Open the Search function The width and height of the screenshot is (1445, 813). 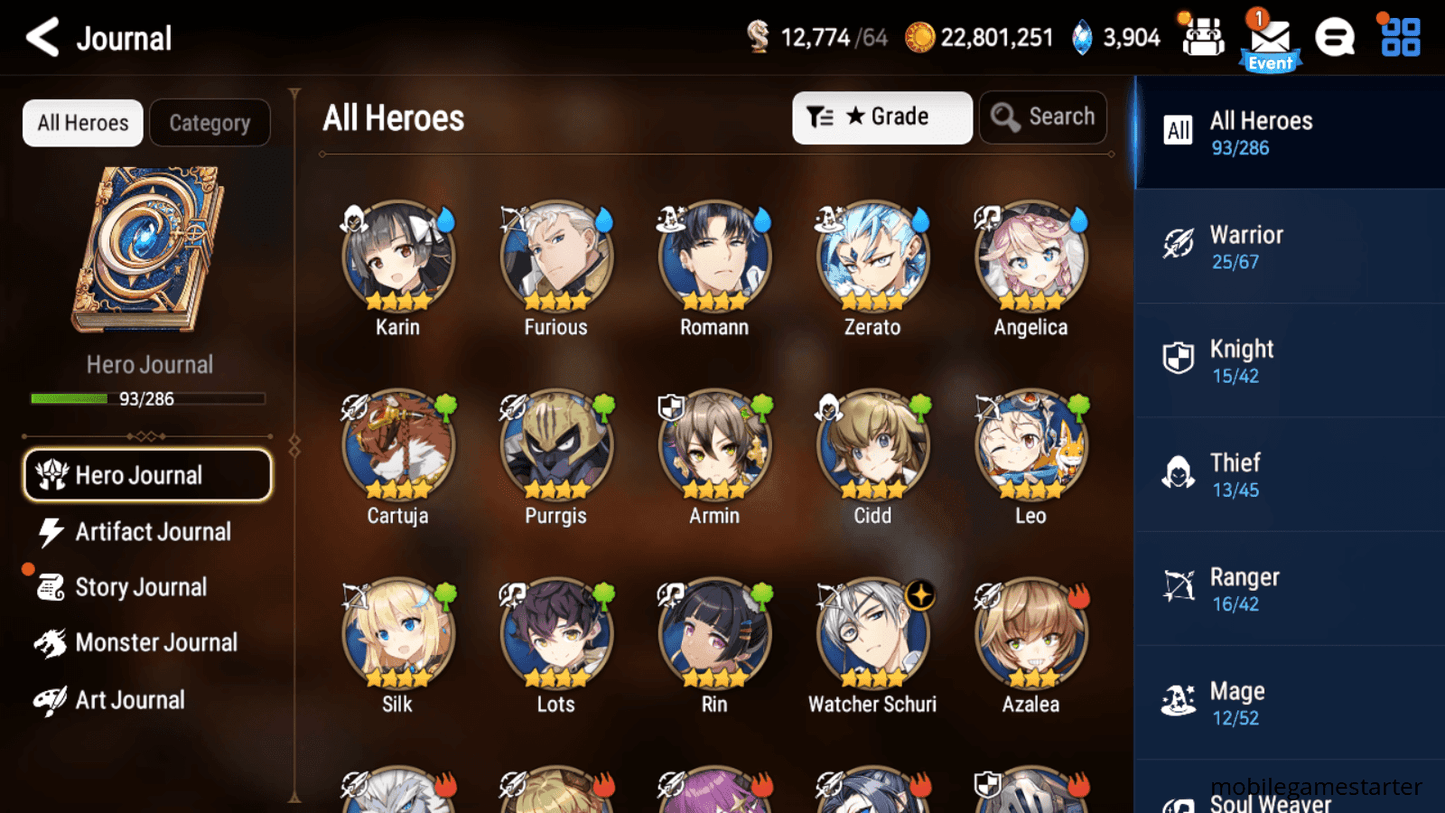[1043, 117]
